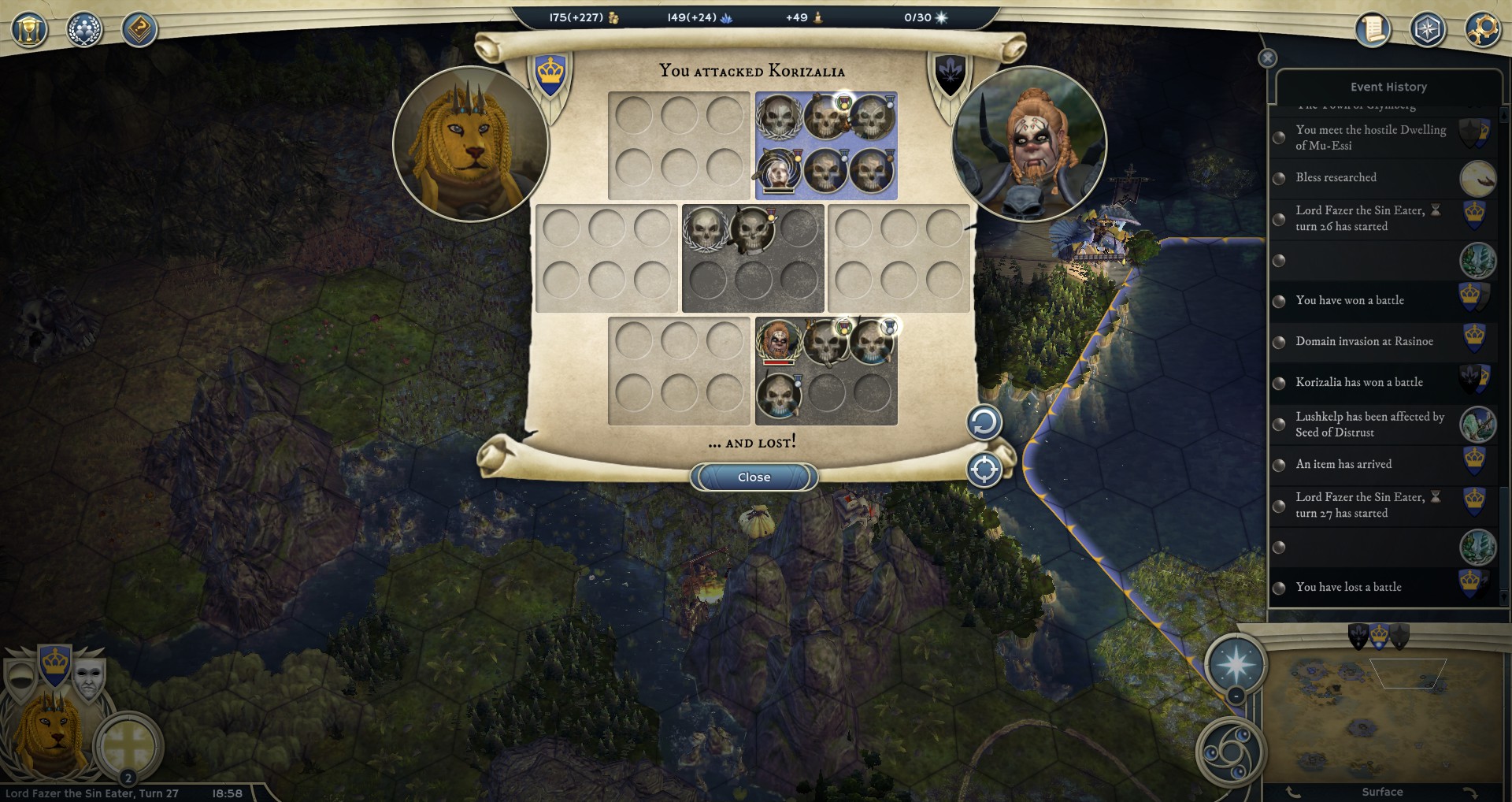Screen dimensions: 1512x802
Task: Open 'Domain invasion at Rasinoe' event
Action: click(x=1364, y=341)
